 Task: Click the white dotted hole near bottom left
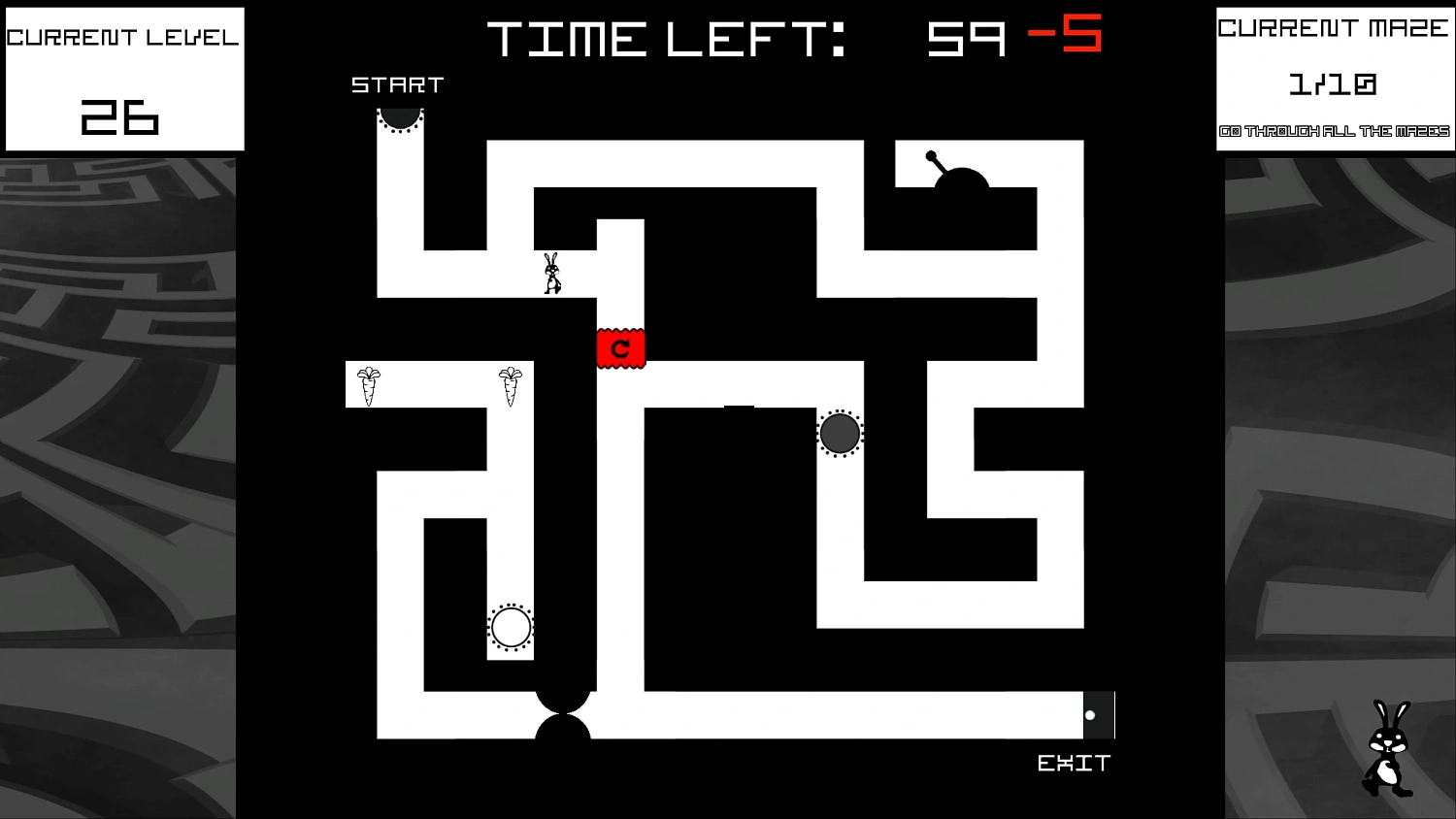511,627
